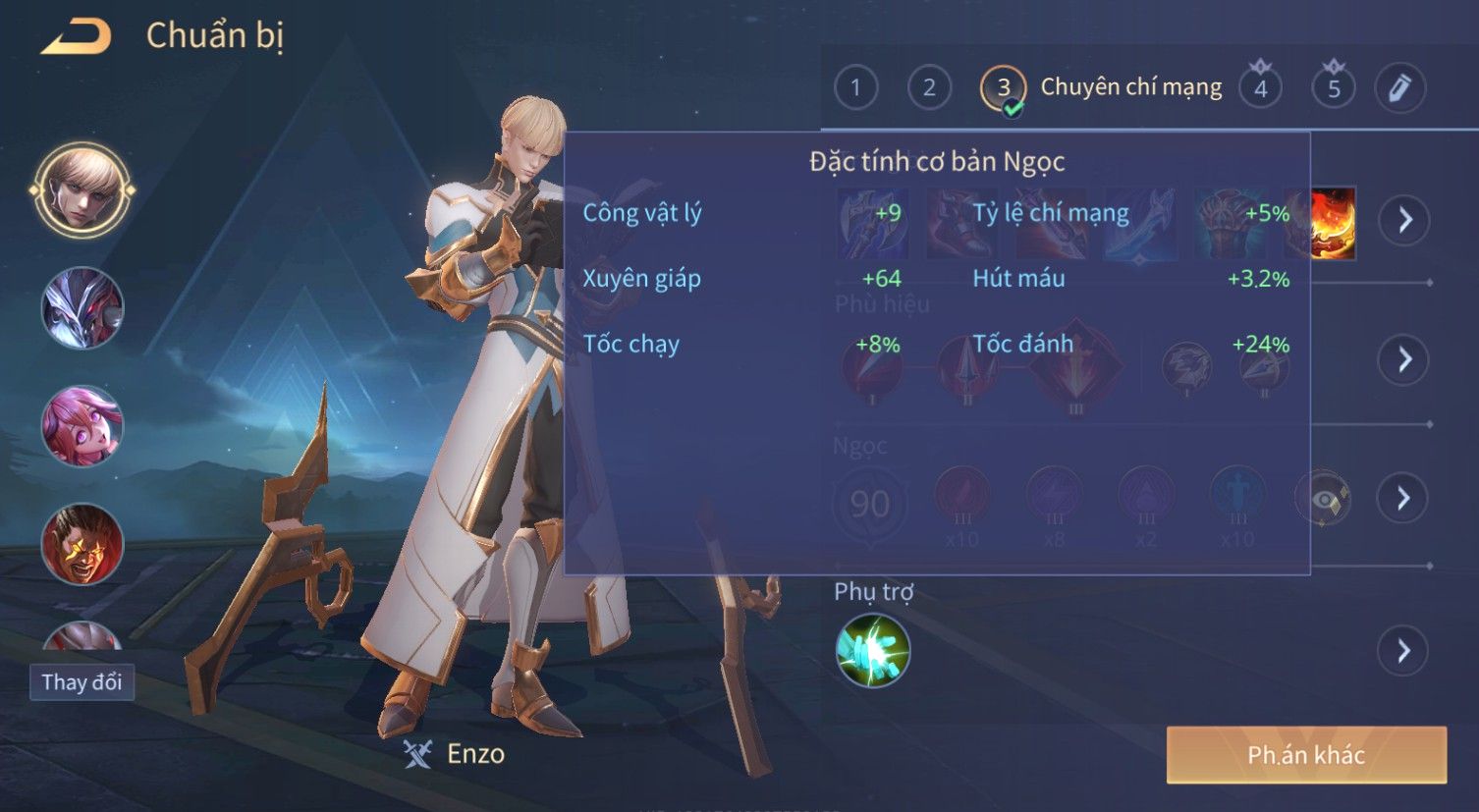Select preset slot number 2
Image resolution: width=1479 pixels, height=812 pixels.
coord(929,88)
